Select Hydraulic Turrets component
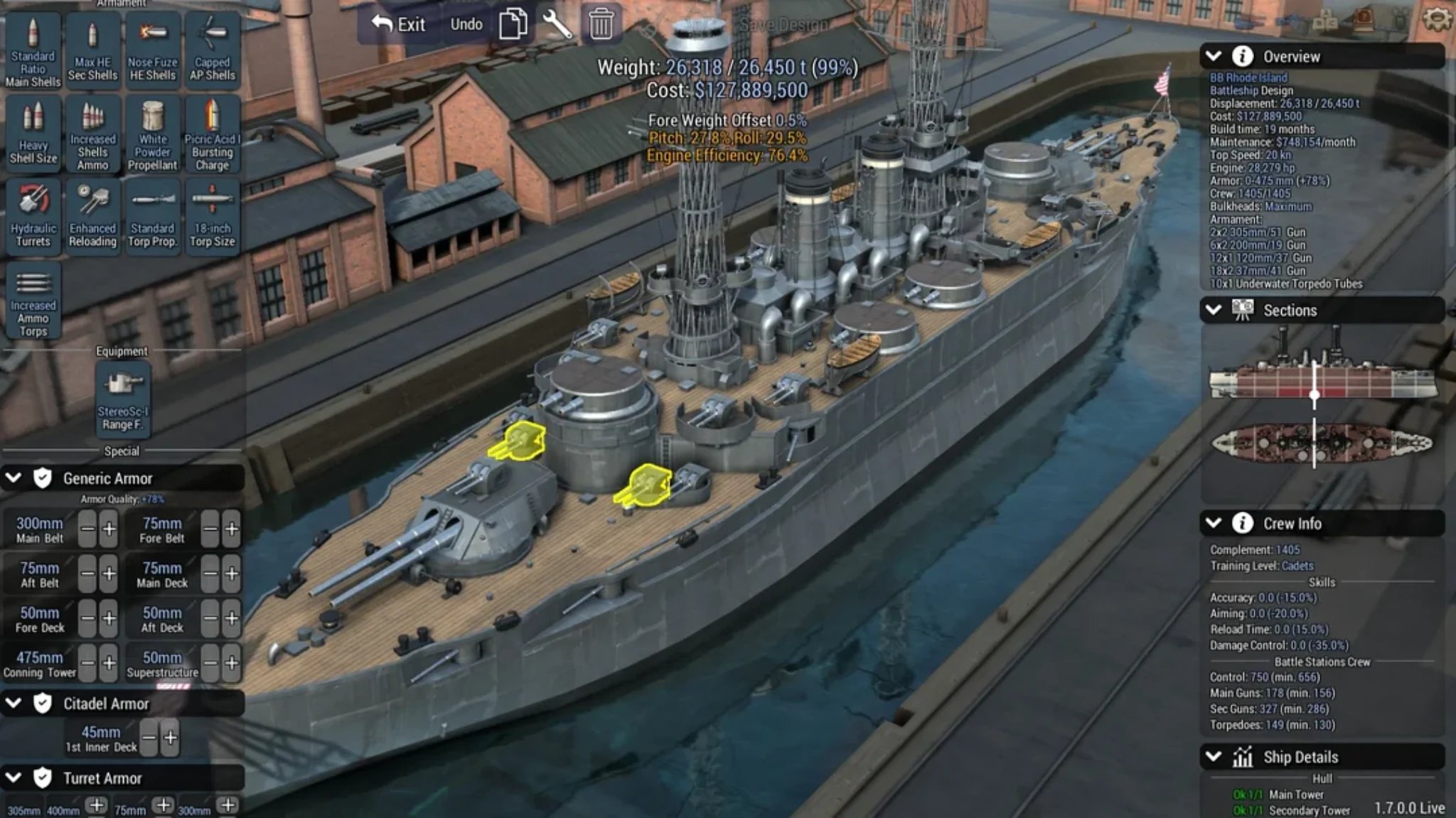This screenshot has width=1456, height=818. (33, 216)
